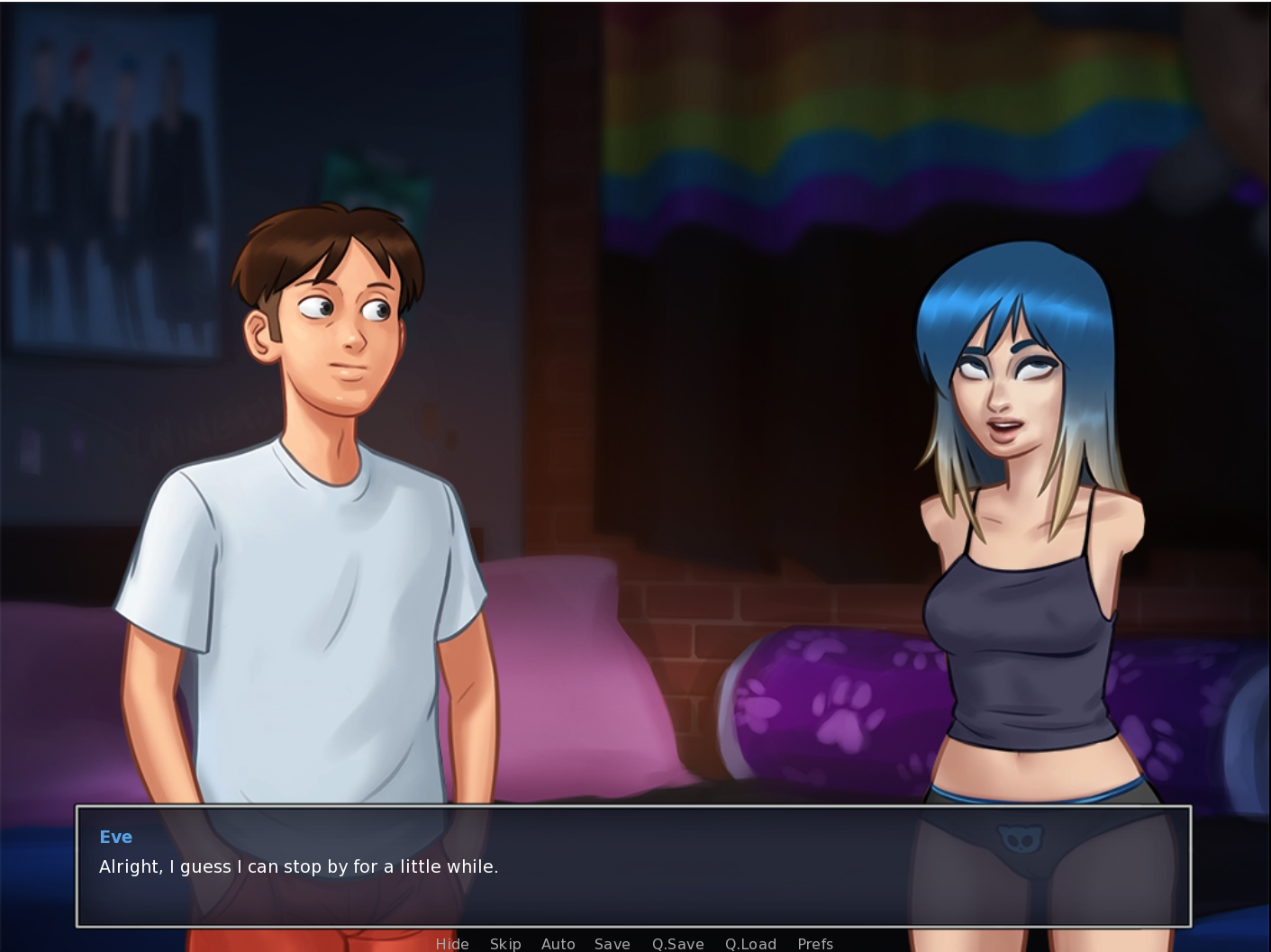Viewport: 1271px width, 952px height.
Task: Quick load with Q.Load
Action: coord(750,943)
